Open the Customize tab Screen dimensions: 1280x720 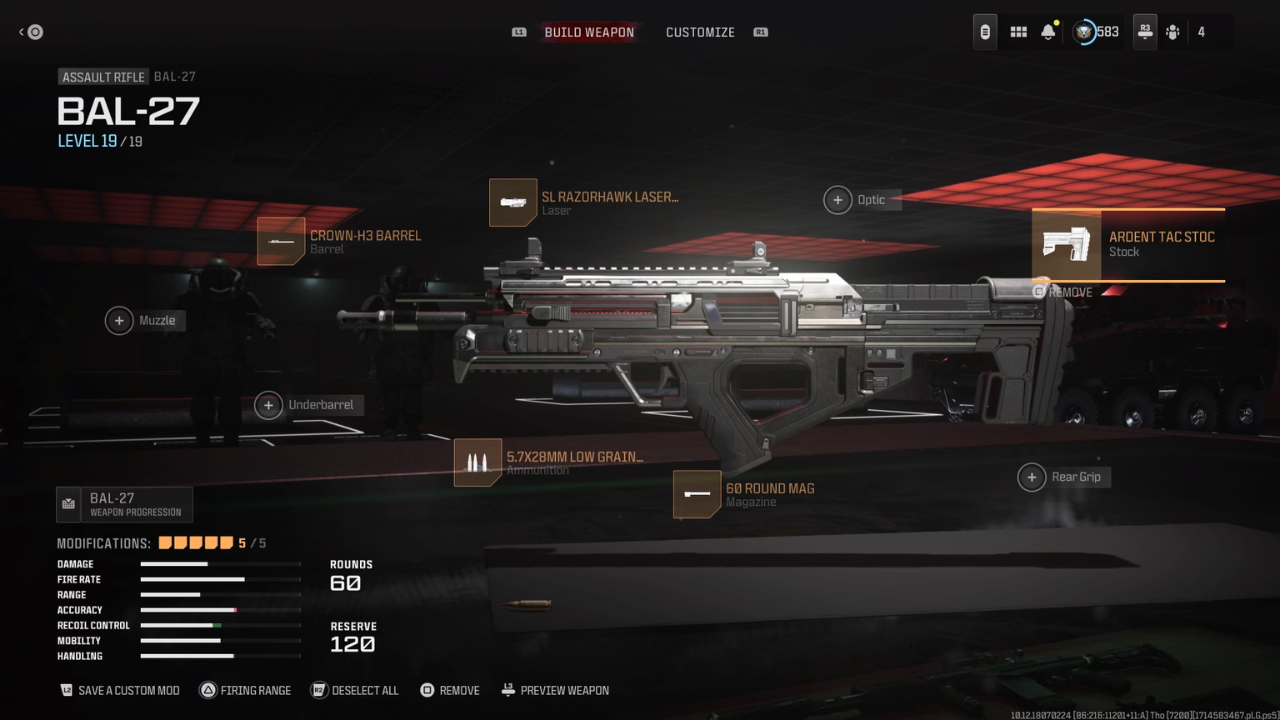(x=700, y=32)
